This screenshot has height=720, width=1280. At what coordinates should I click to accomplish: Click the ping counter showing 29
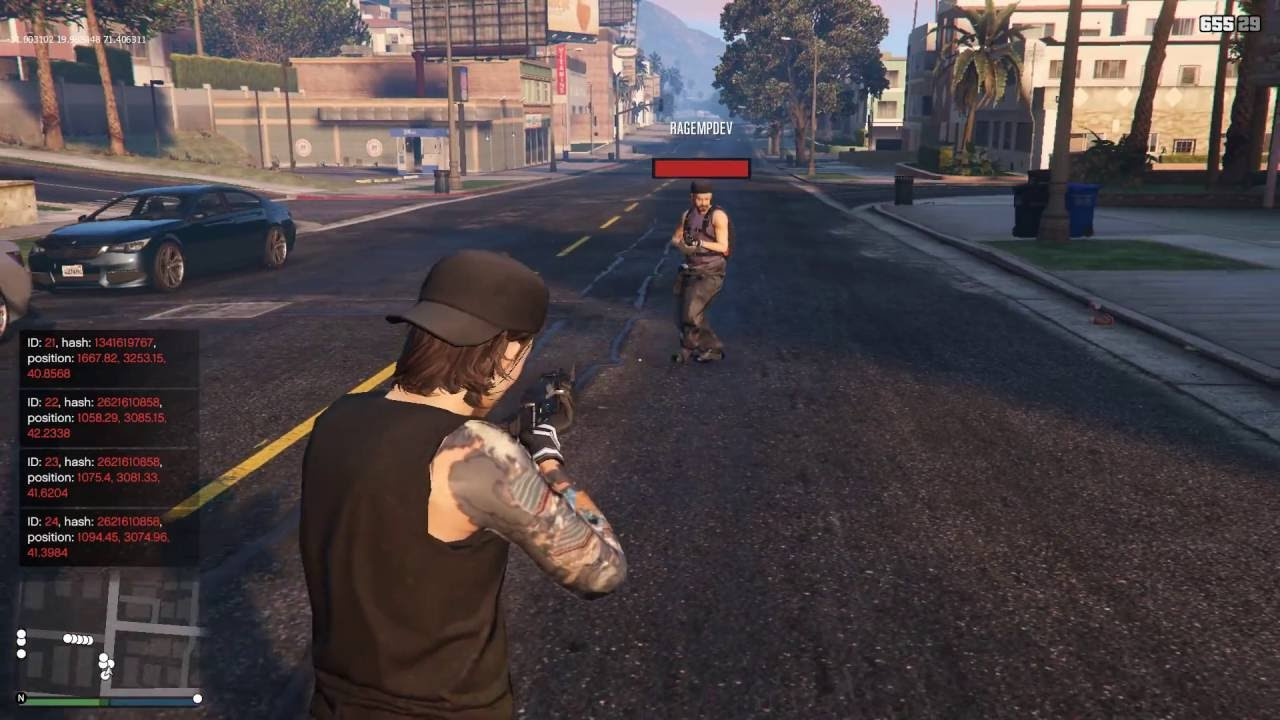coord(1247,22)
